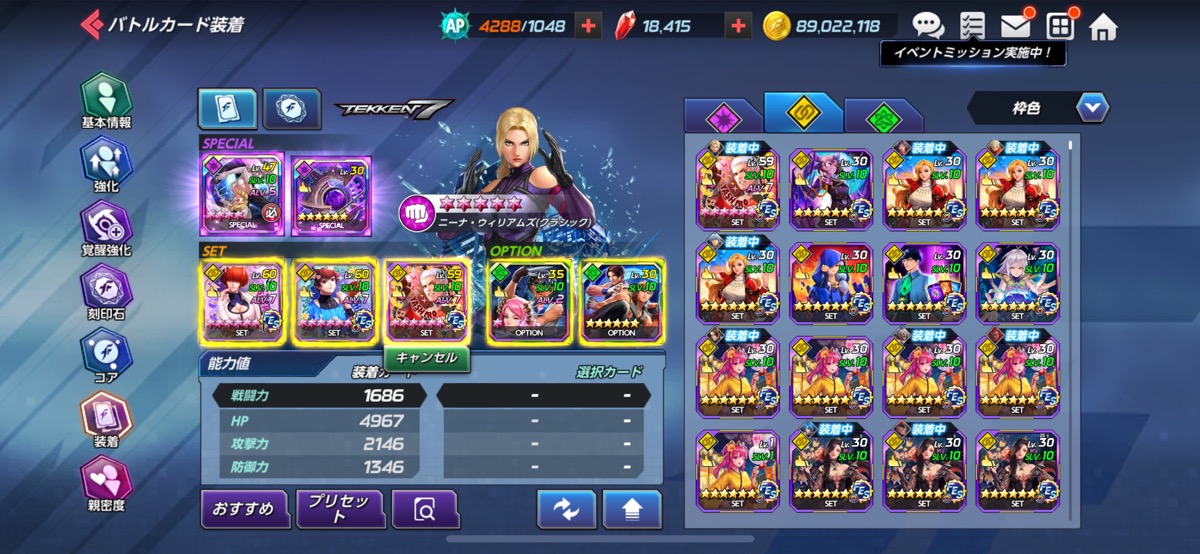Viewport: 1200px width, 554px height.
Task: Cancel the selected card with キャンセル
Action: tap(426, 357)
